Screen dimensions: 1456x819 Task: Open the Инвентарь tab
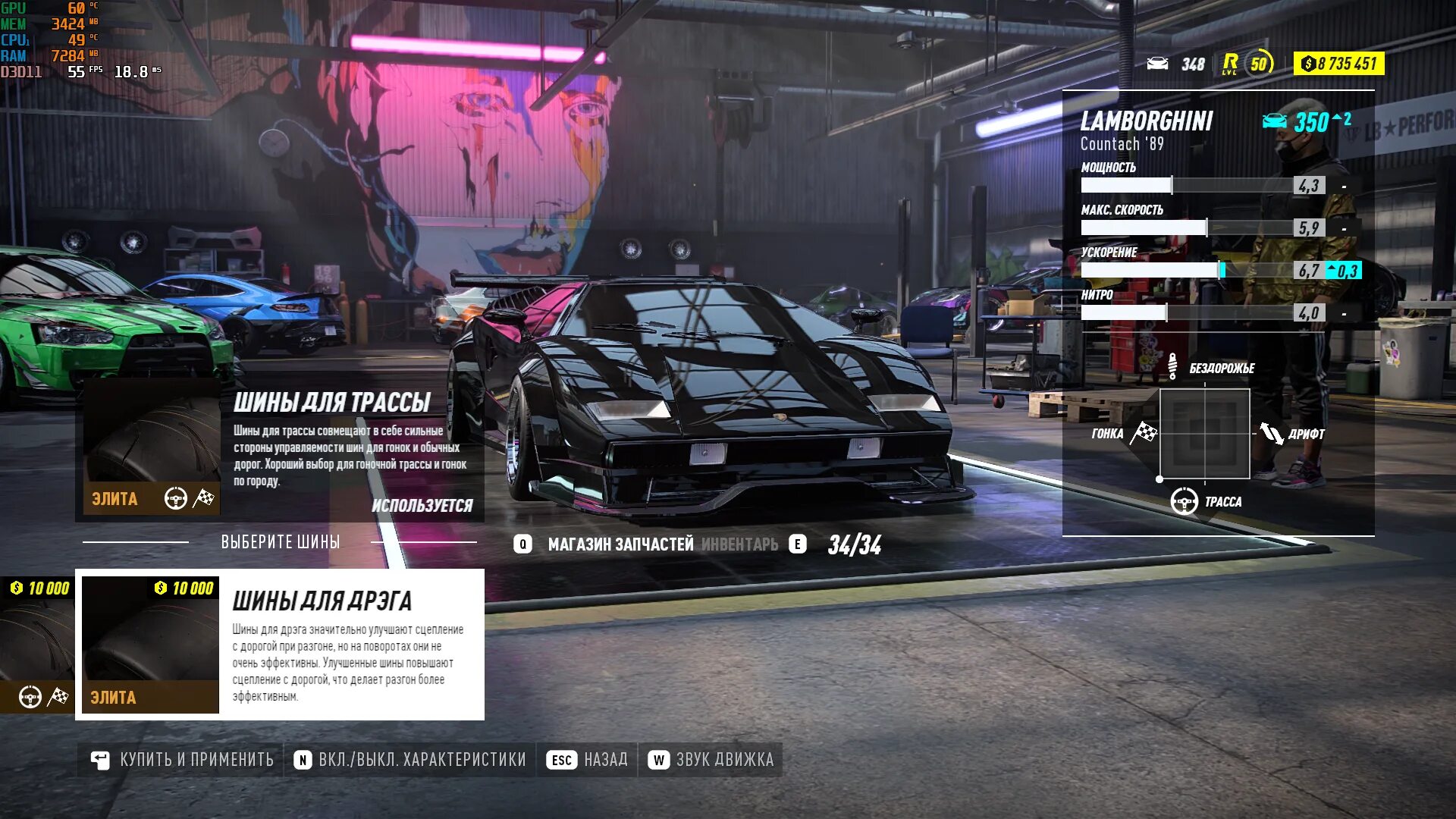point(739,544)
